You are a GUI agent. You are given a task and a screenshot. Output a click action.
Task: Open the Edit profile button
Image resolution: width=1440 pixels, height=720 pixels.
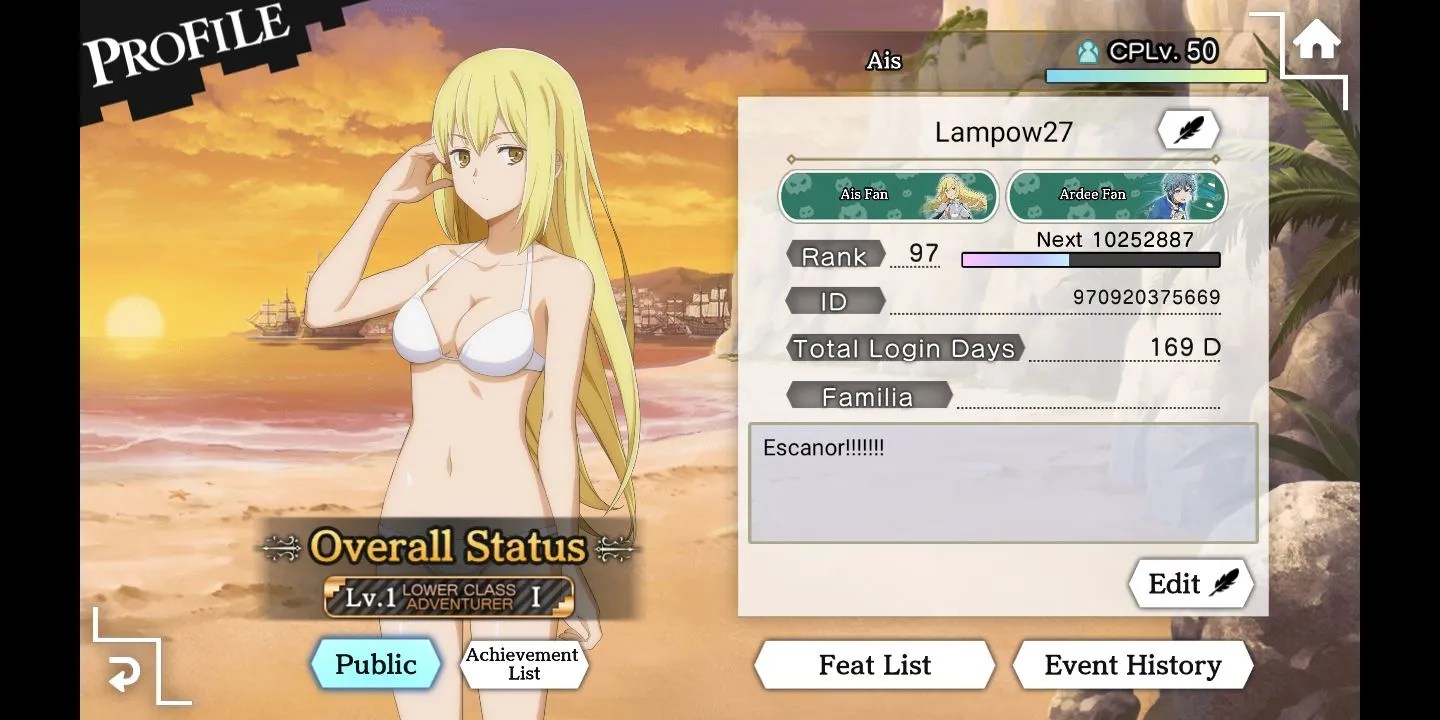tap(1191, 584)
